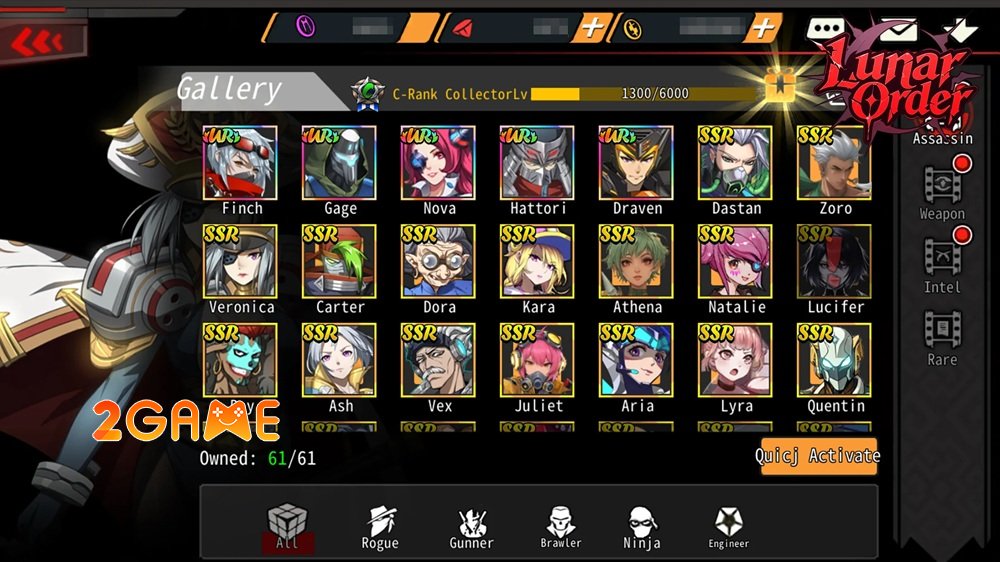Select the Engineer class filter
The height and width of the screenshot is (562, 1000).
(x=728, y=527)
